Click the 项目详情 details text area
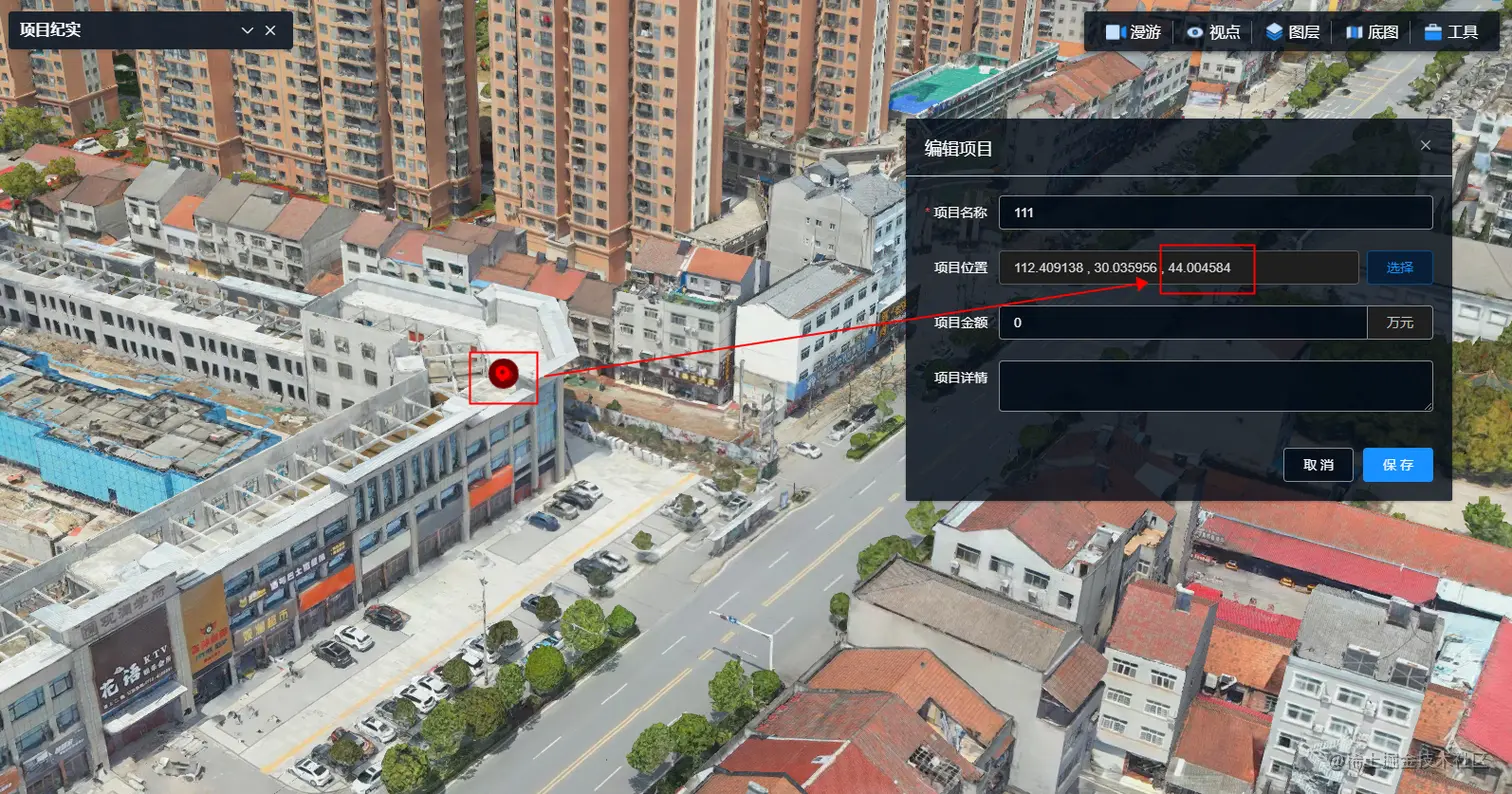1512x794 pixels. pos(1215,386)
